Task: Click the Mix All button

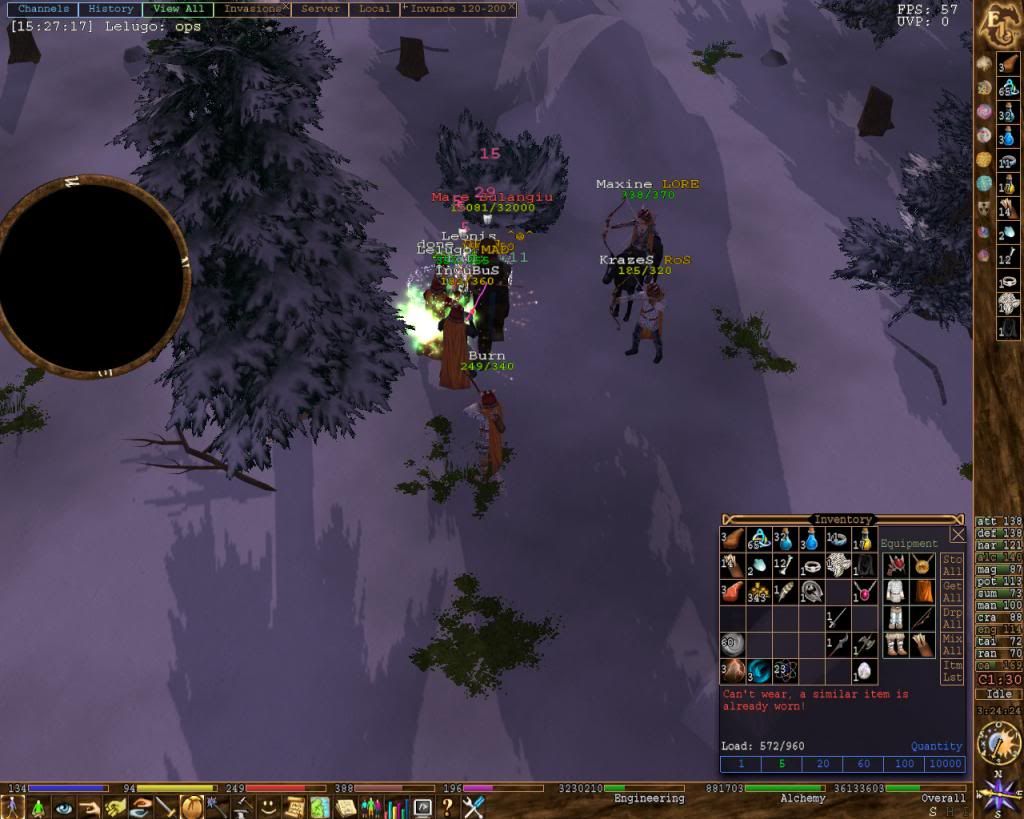Action: (x=952, y=644)
